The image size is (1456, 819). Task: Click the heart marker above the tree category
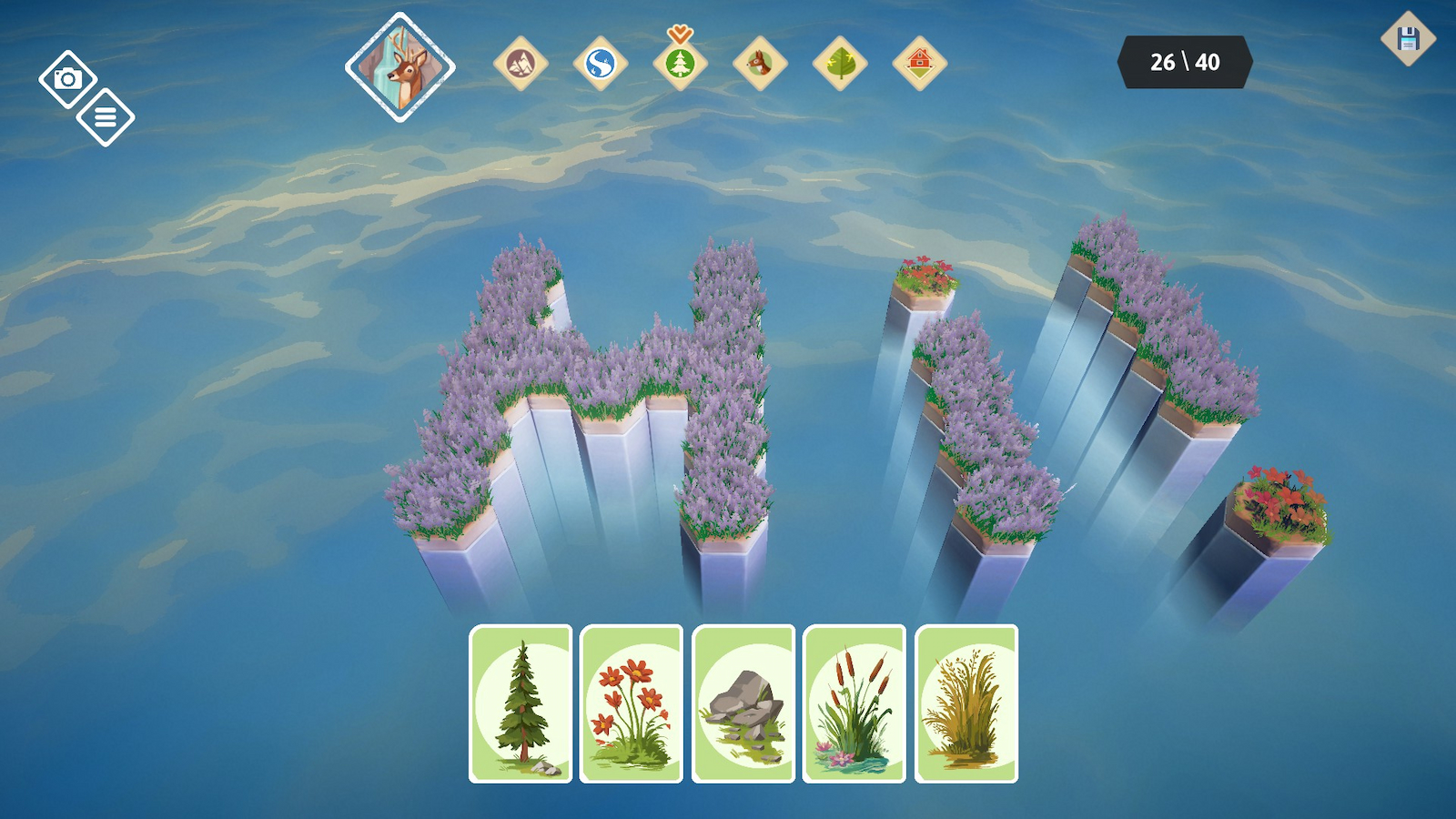click(680, 32)
